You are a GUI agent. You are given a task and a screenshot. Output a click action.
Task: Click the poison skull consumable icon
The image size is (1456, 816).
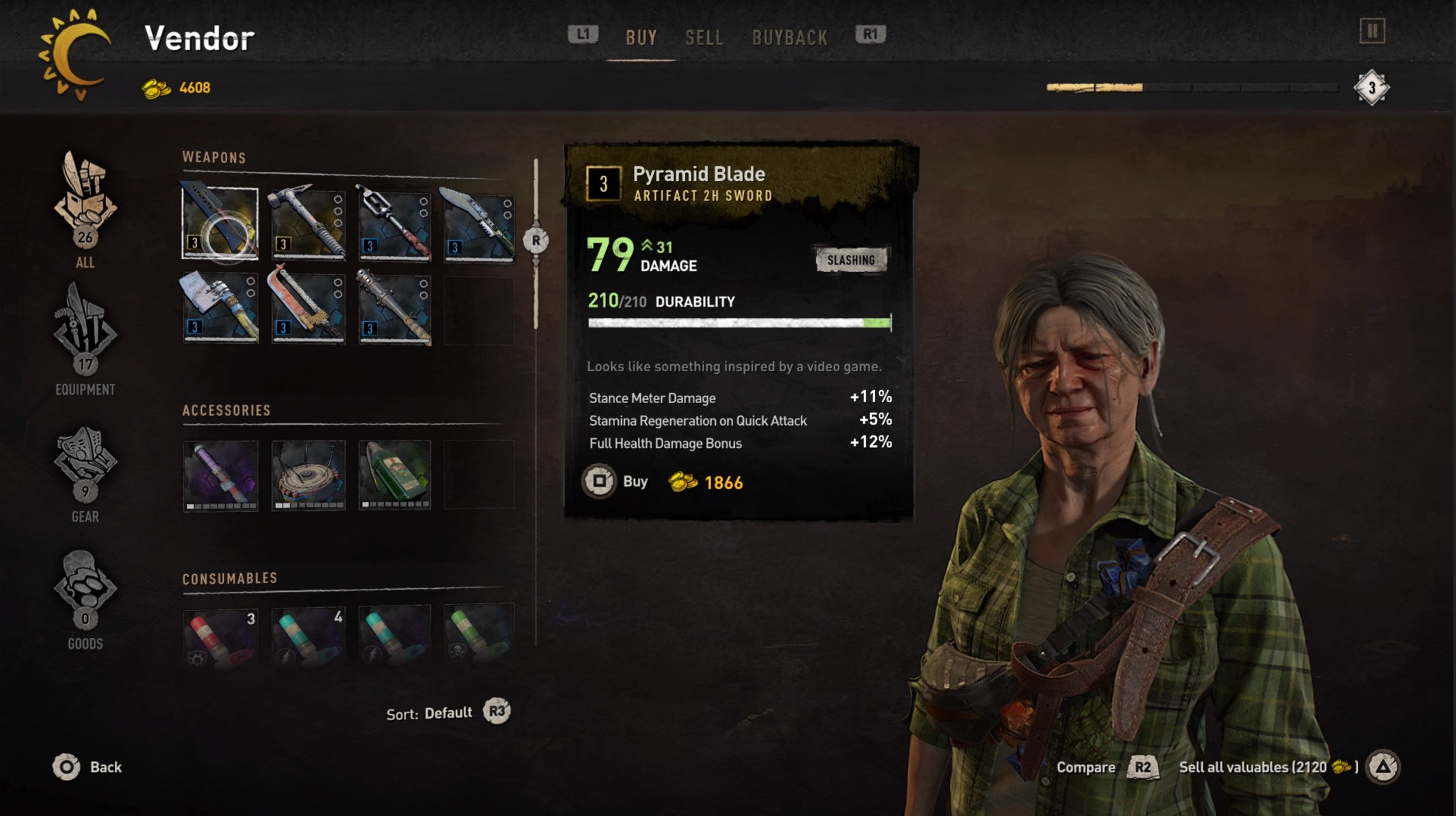coord(480,641)
